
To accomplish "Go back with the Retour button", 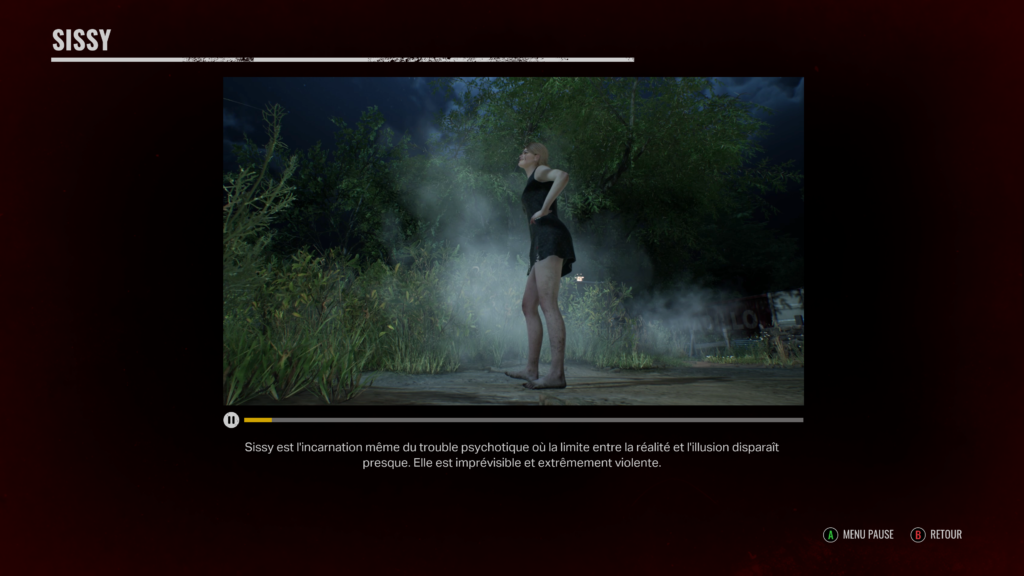I will tap(936, 535).
